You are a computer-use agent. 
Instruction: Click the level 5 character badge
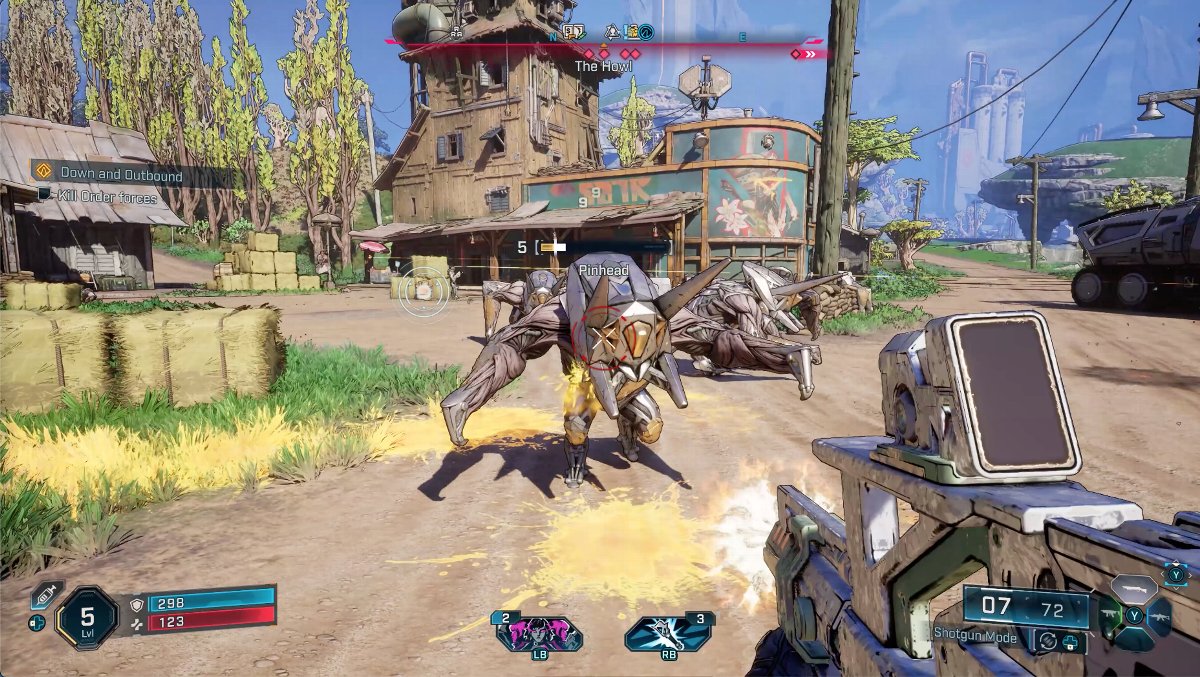coord(88,617)
